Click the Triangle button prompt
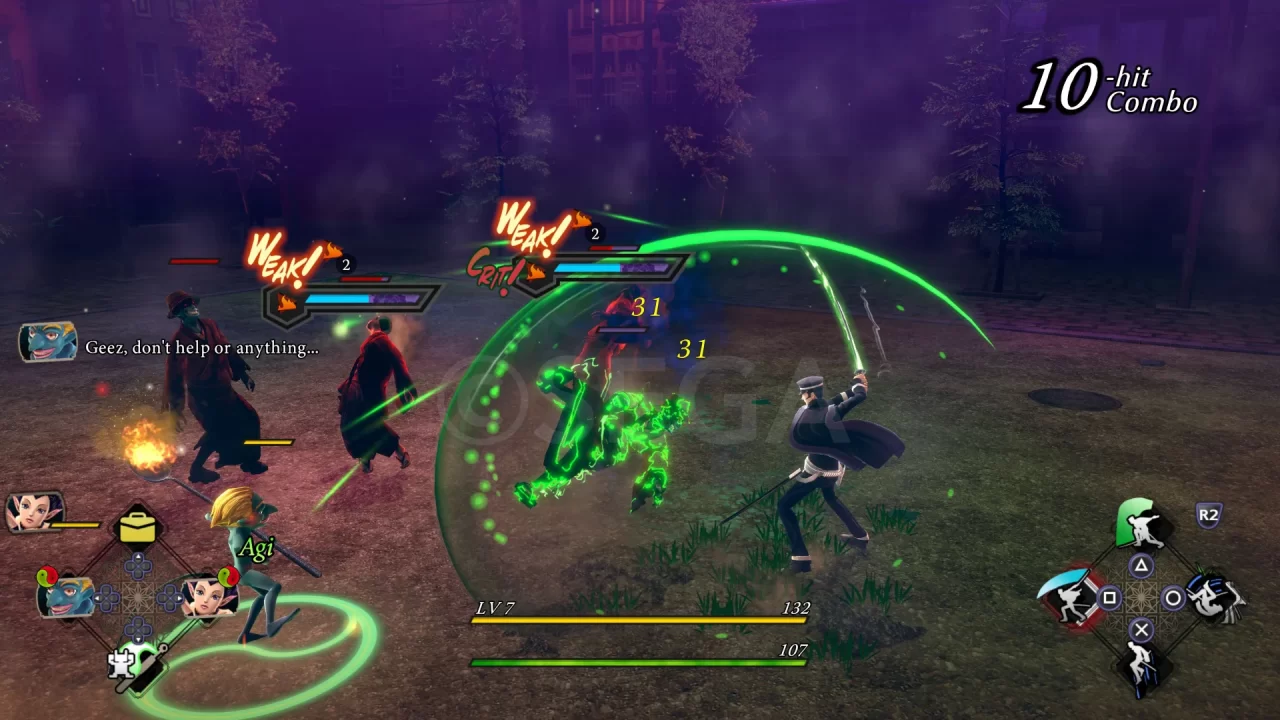This screenshot has width=1280, height=720. point(1139,565)
